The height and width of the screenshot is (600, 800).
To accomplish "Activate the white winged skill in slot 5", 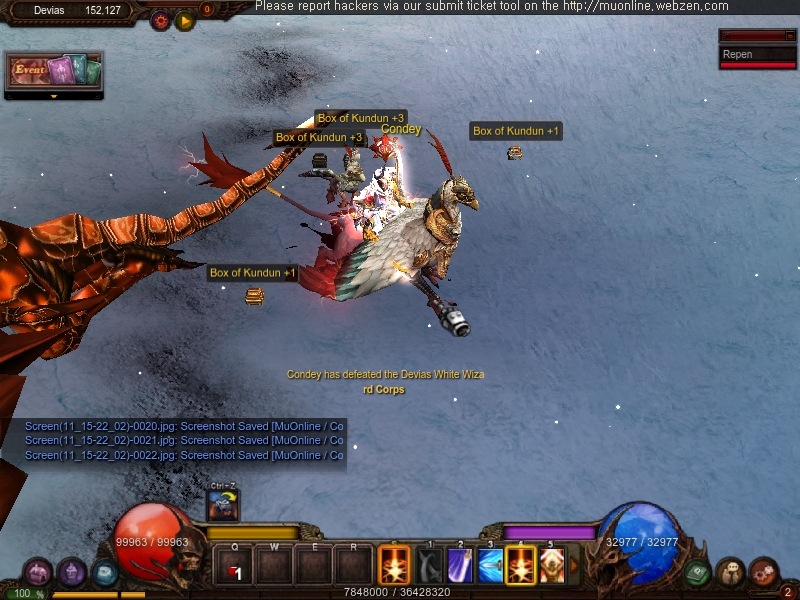I will coord(552,566).
